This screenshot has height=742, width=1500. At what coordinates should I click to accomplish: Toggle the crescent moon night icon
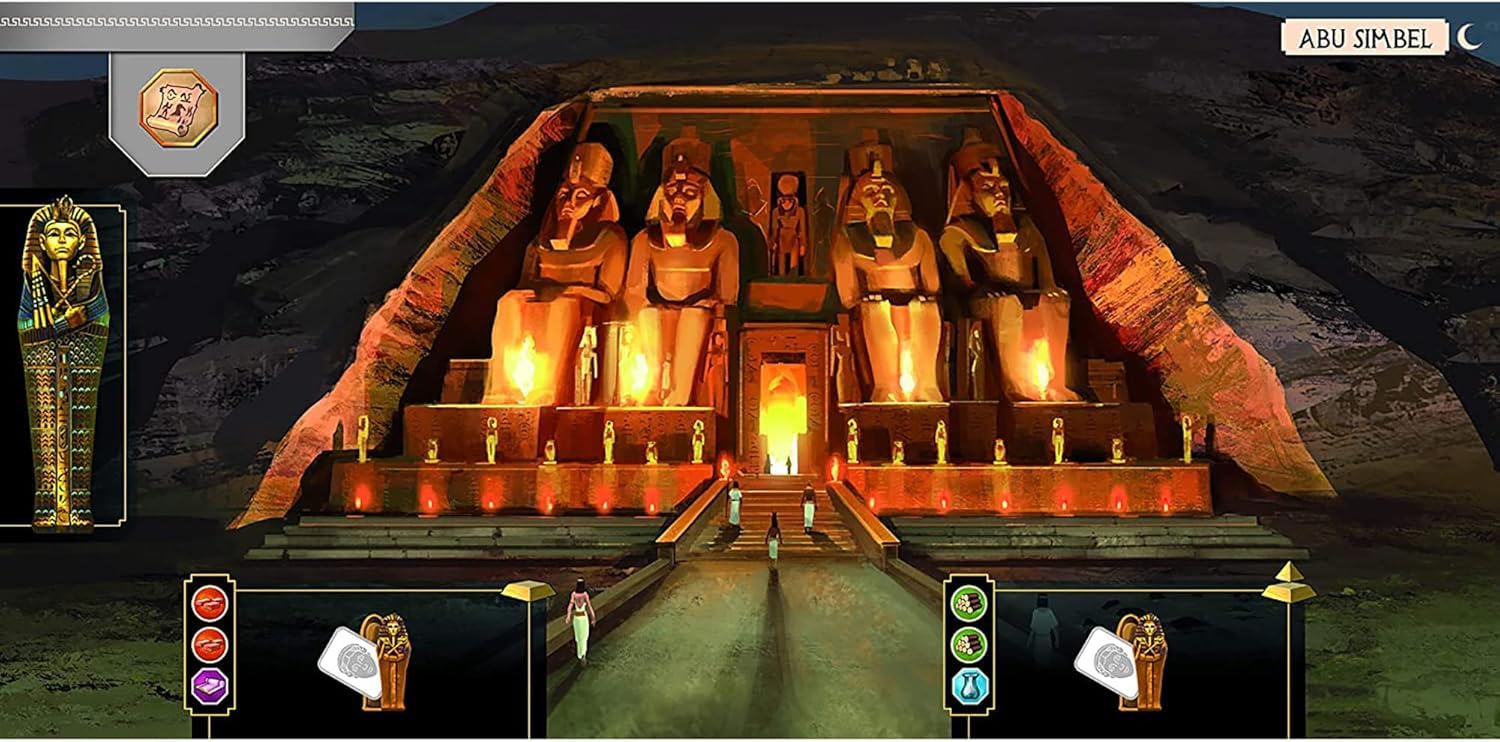pos(1468,37)
